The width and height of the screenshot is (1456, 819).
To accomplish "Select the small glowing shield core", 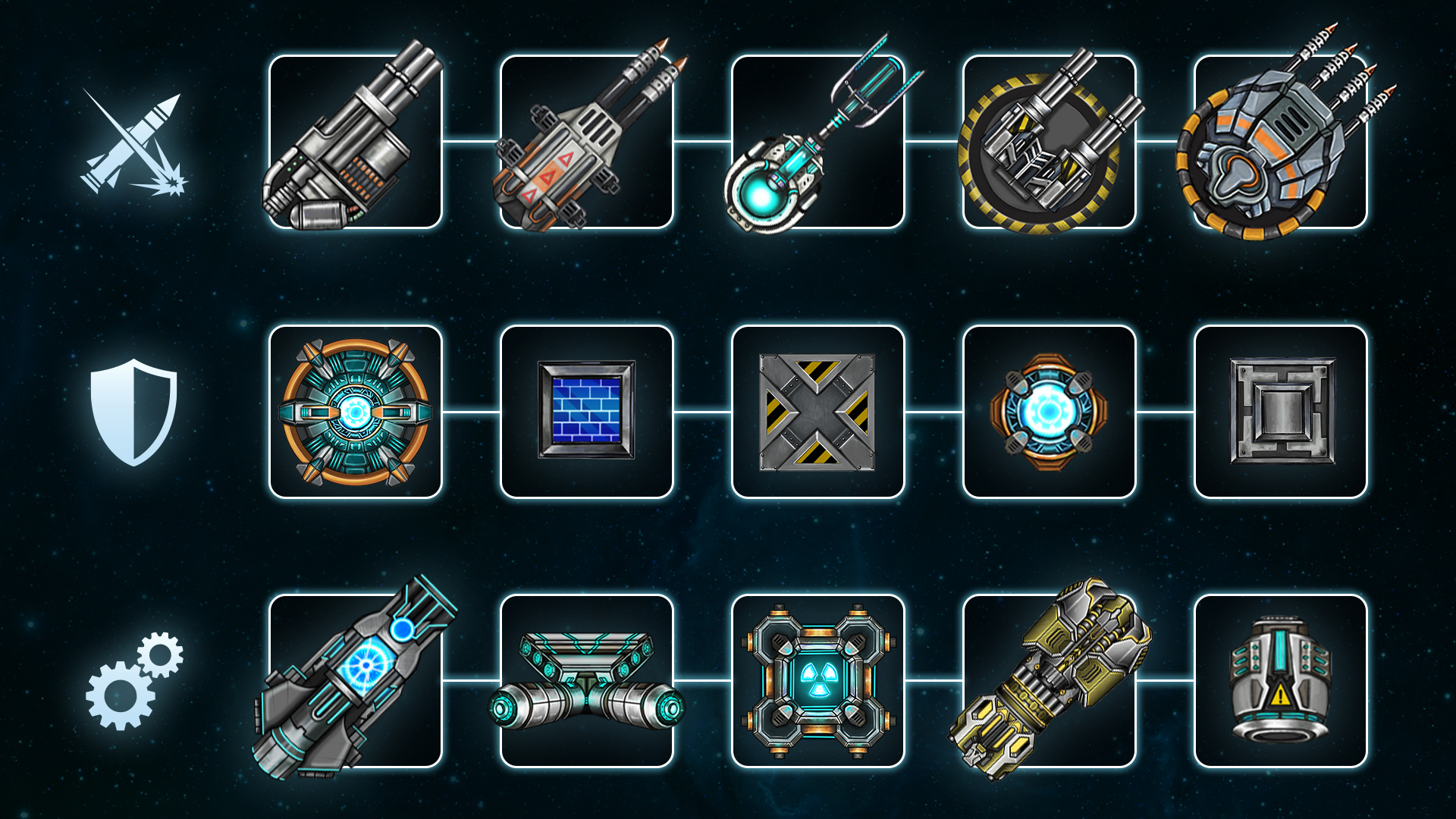I will 1049,412.
